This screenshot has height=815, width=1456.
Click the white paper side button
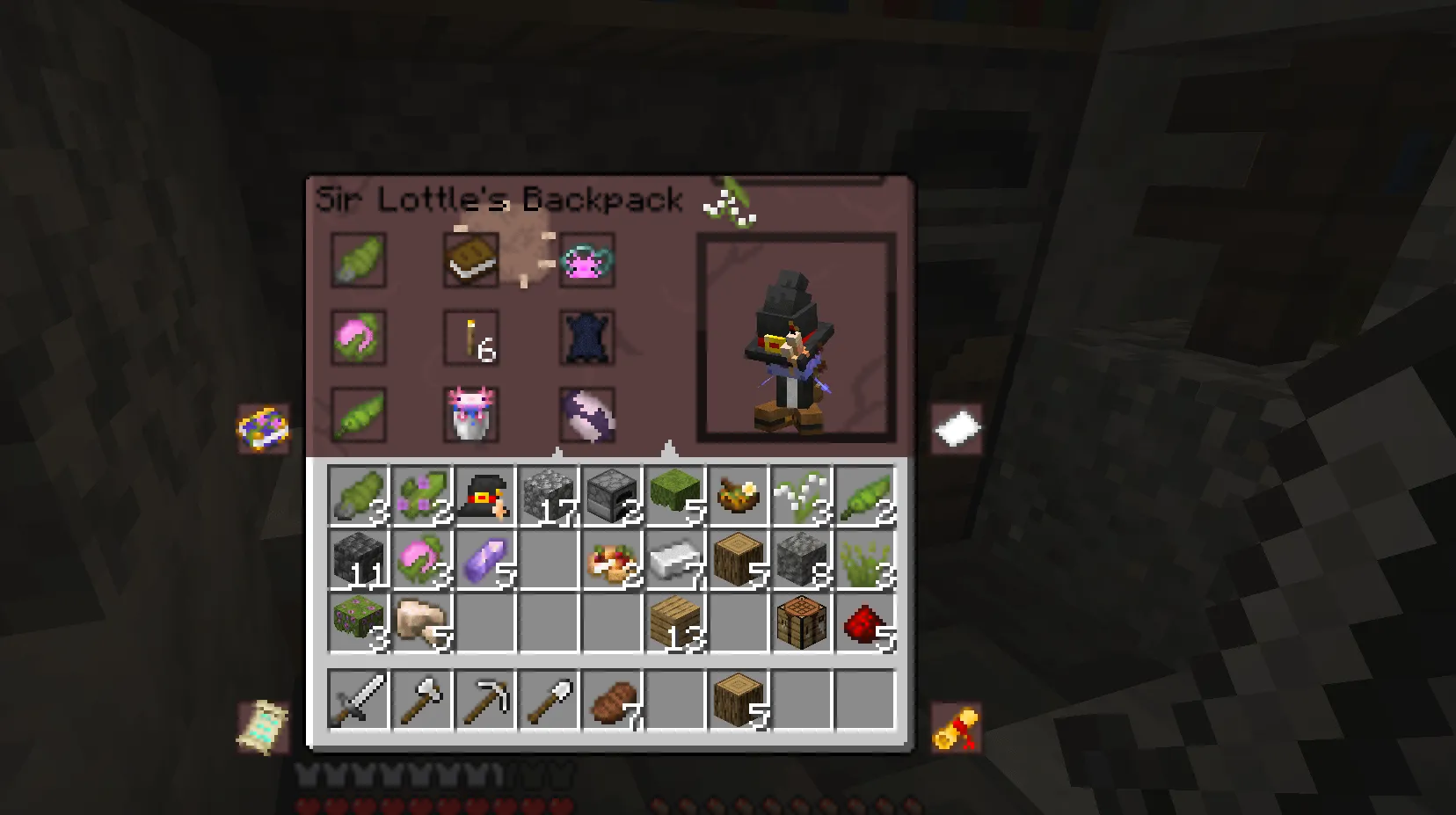pyautogui.click(x=957, y=428)
